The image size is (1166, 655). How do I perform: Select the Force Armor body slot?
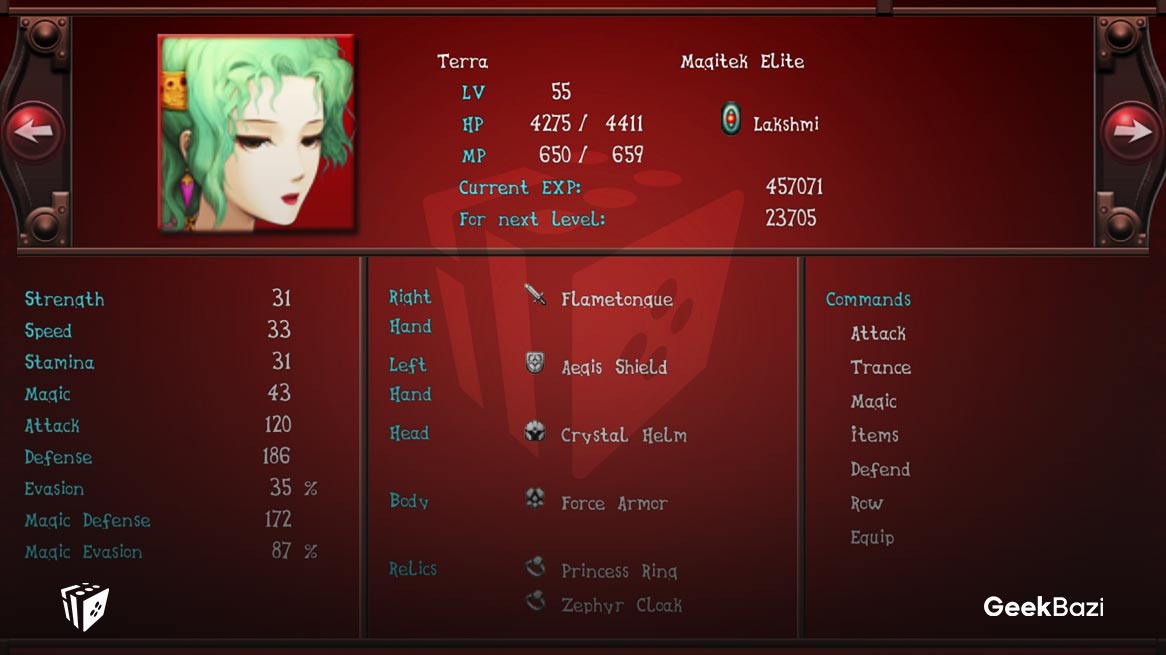click(613, 503)
